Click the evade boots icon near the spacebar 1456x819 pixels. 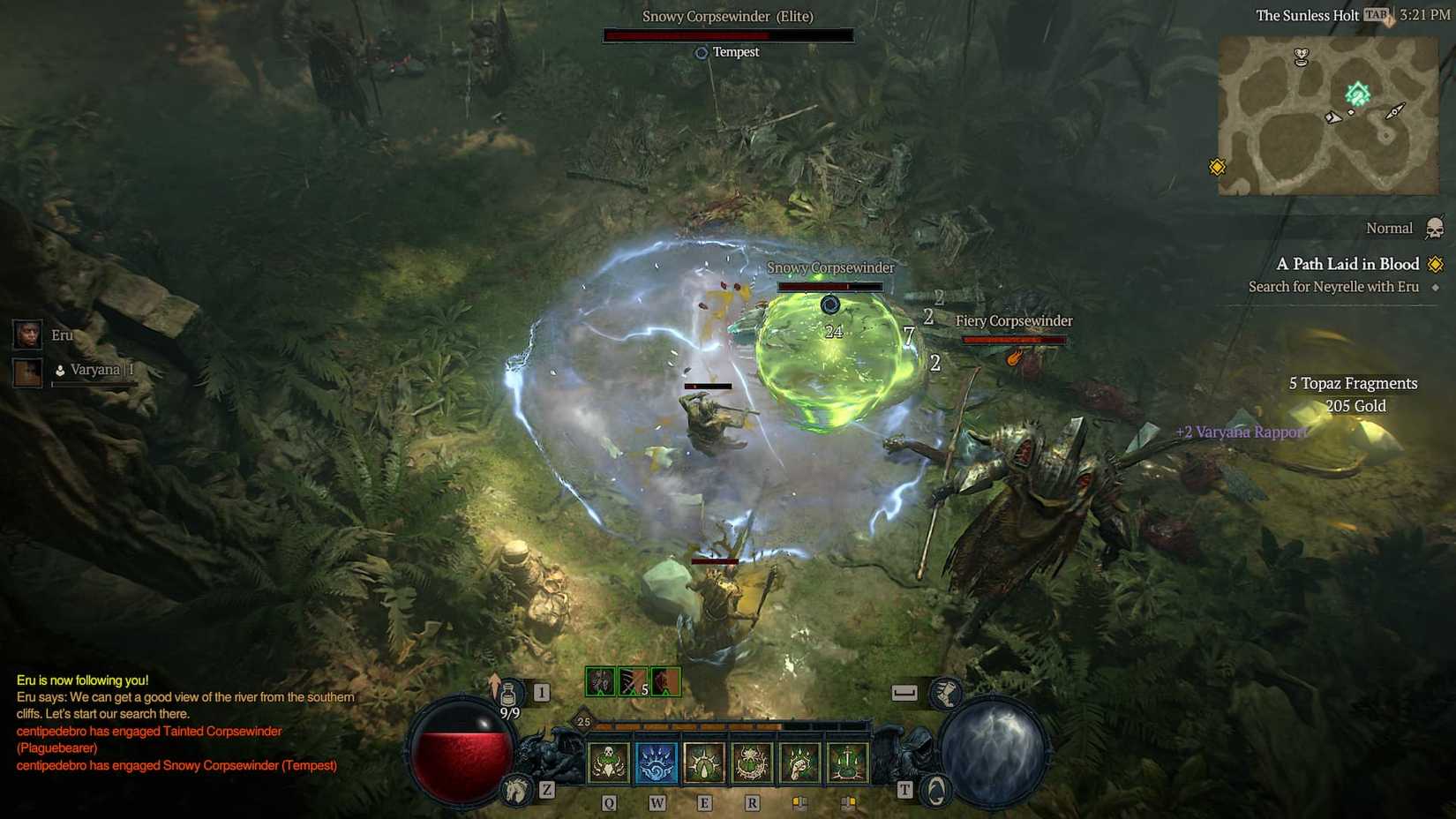pyautogui.click(x=947, y=695)
